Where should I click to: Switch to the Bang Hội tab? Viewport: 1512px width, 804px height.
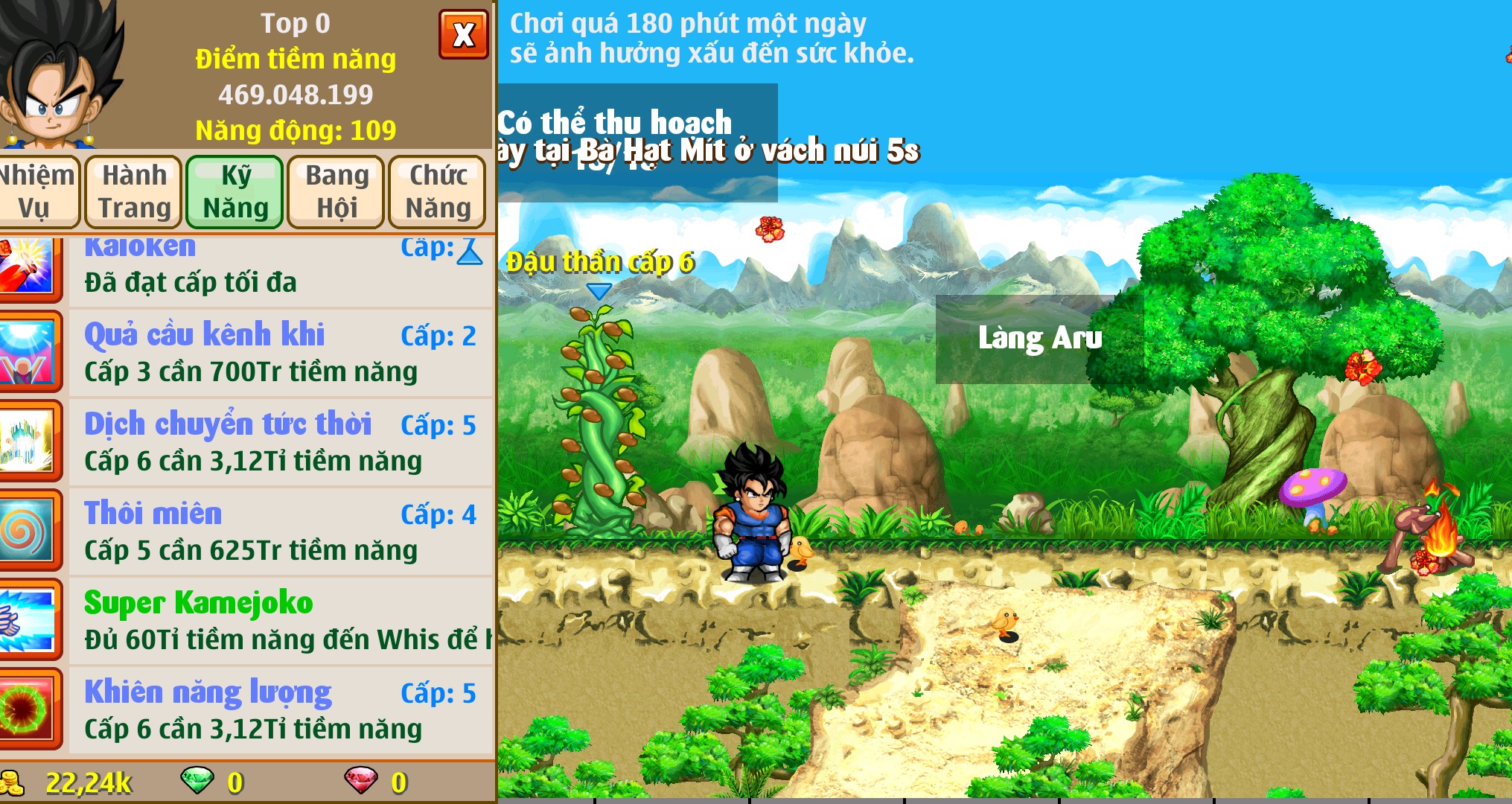point(335,191)
